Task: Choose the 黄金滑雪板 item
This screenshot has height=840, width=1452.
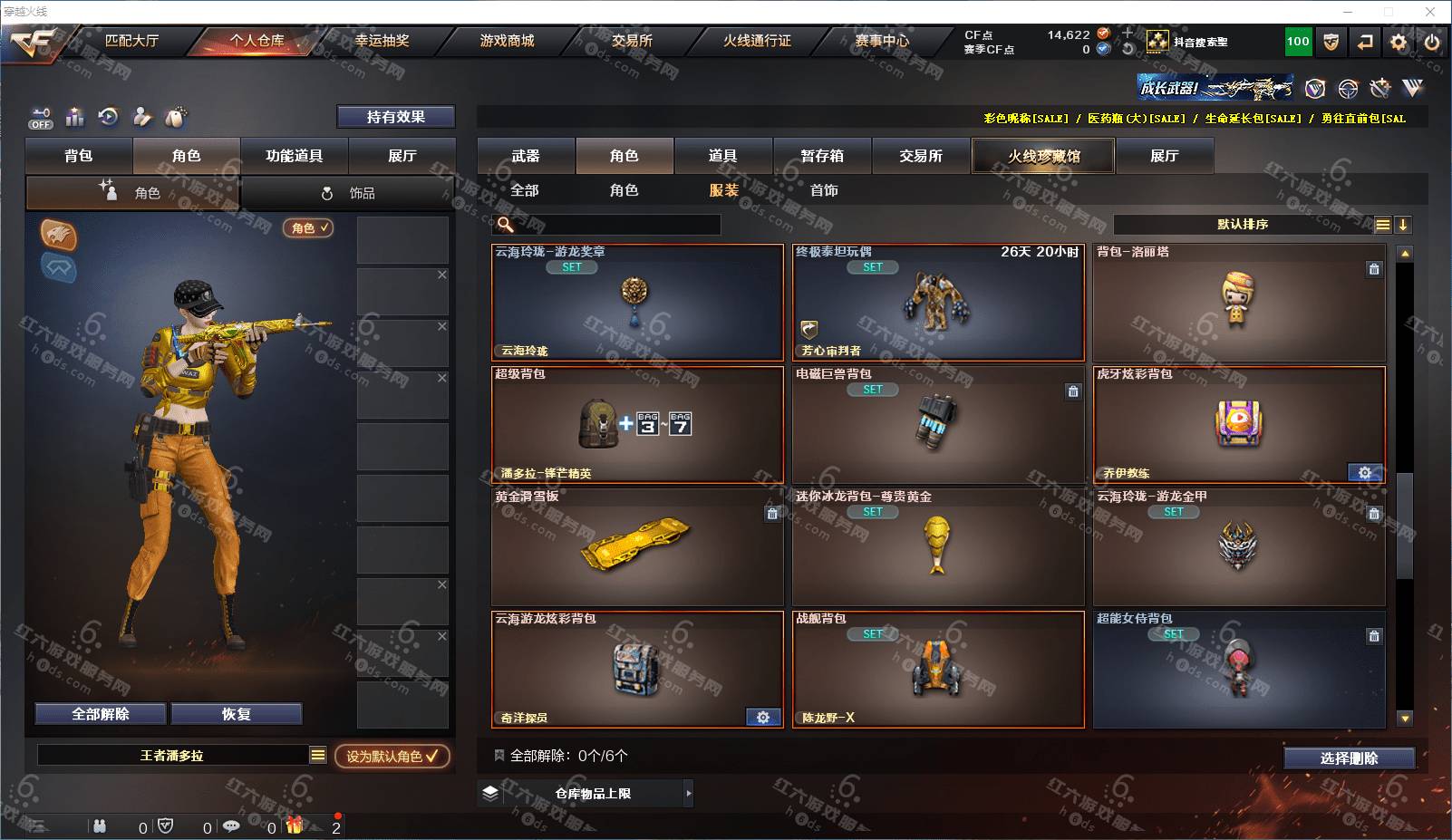Action: 636,546
